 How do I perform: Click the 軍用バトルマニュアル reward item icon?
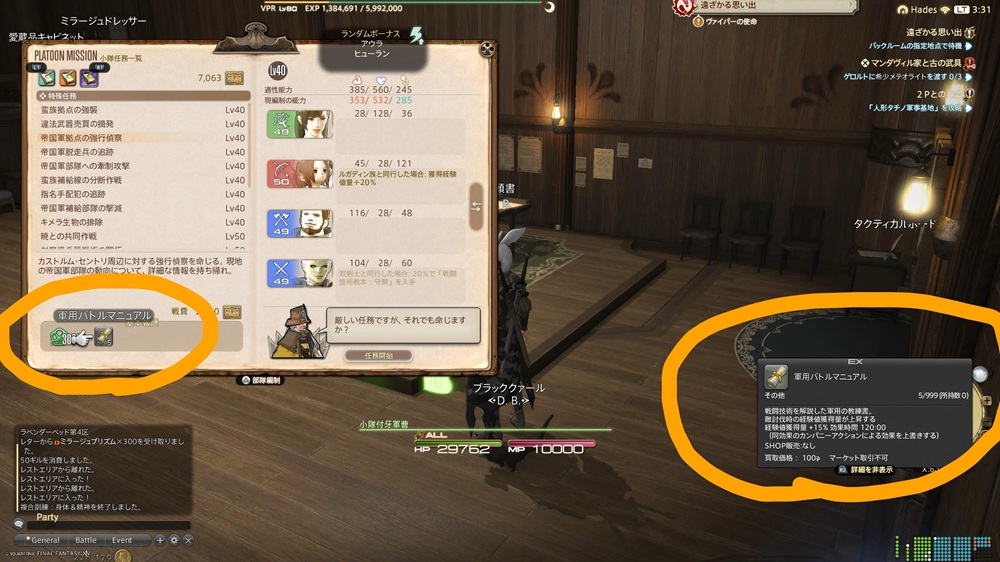point(104,337)
